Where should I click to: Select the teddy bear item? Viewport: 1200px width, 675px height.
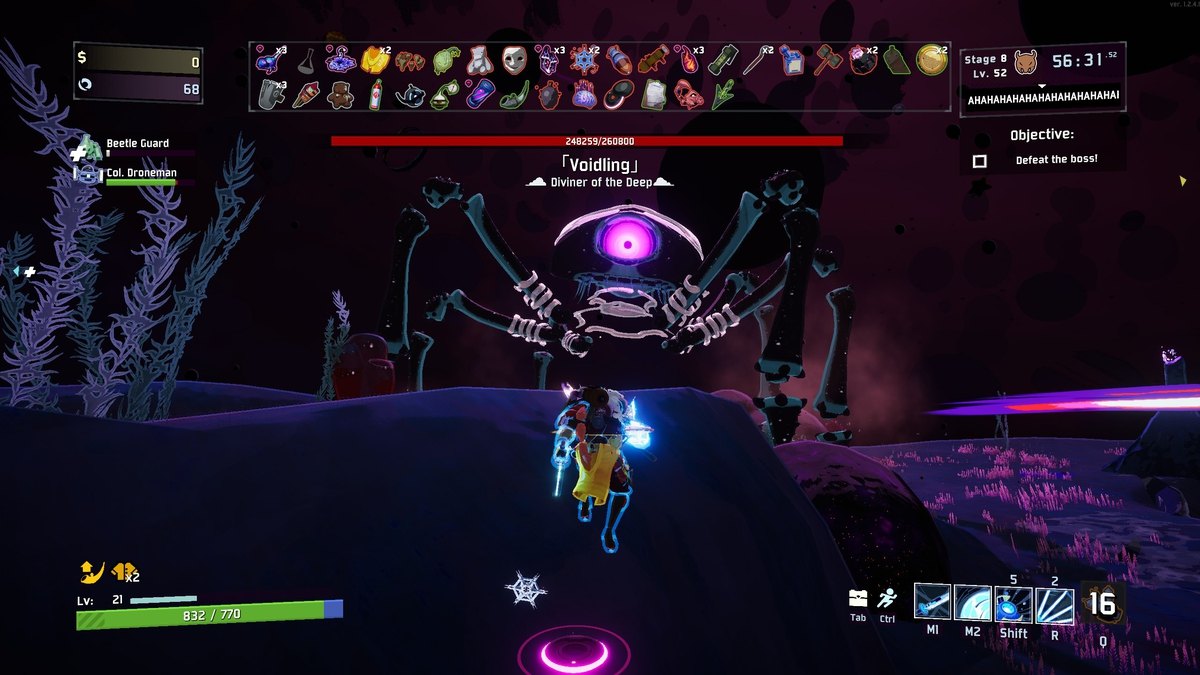pos(342,94)
